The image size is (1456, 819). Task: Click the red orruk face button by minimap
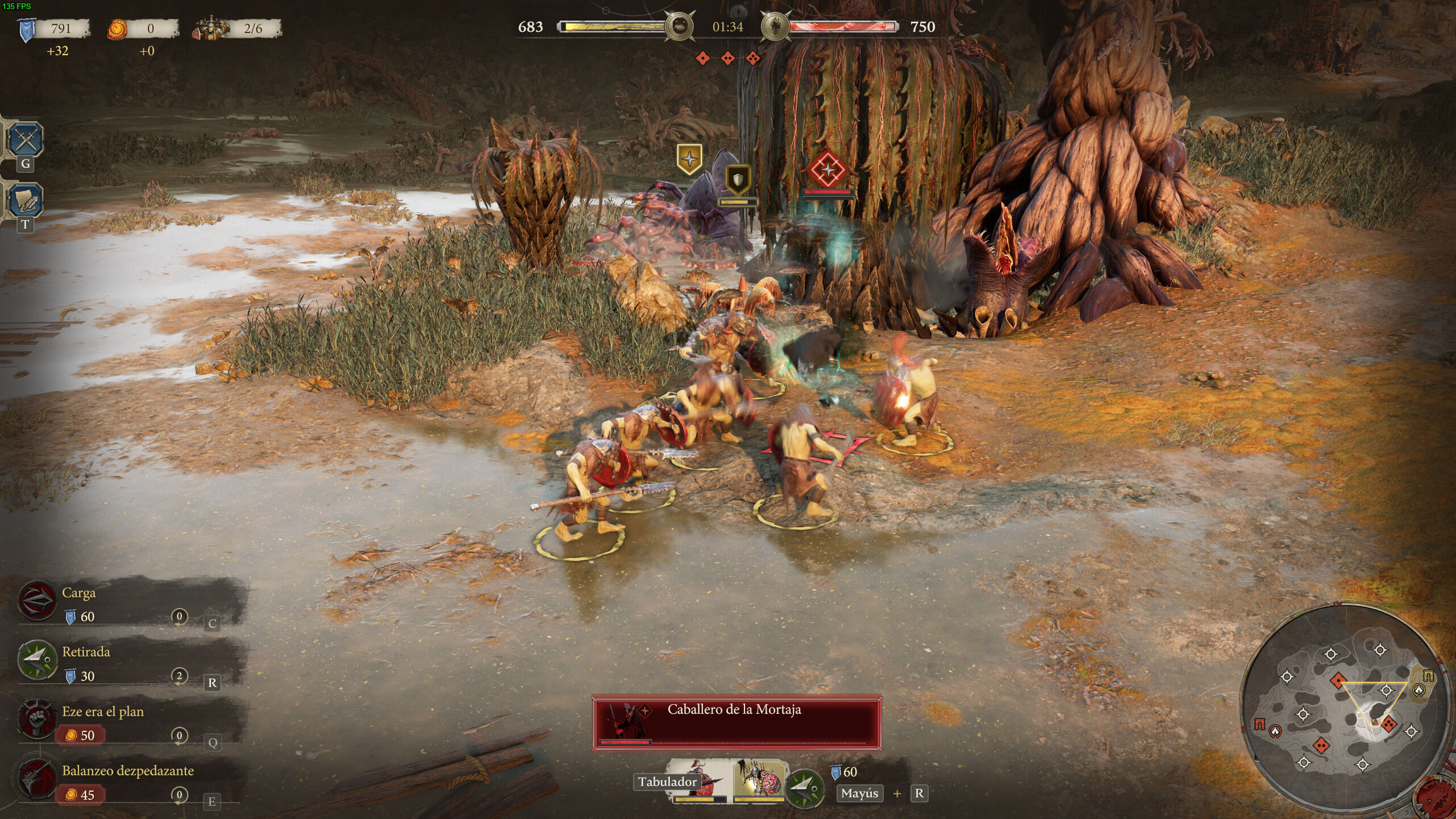pos(1438,797)
